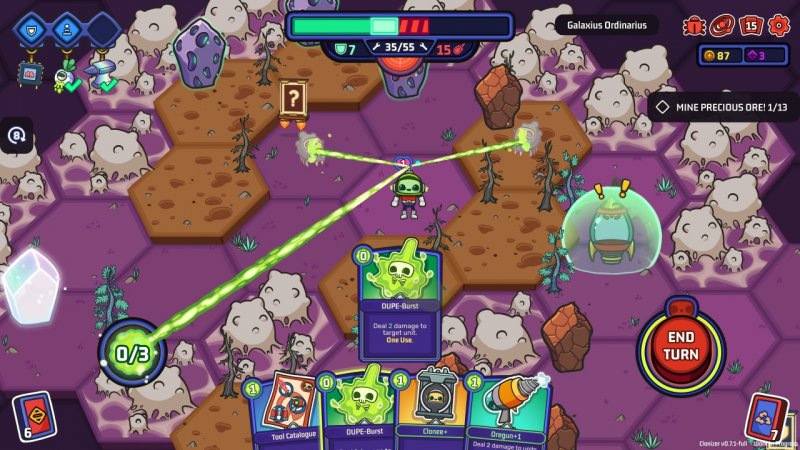Click the red bug report icon

[x=694, y=26]
